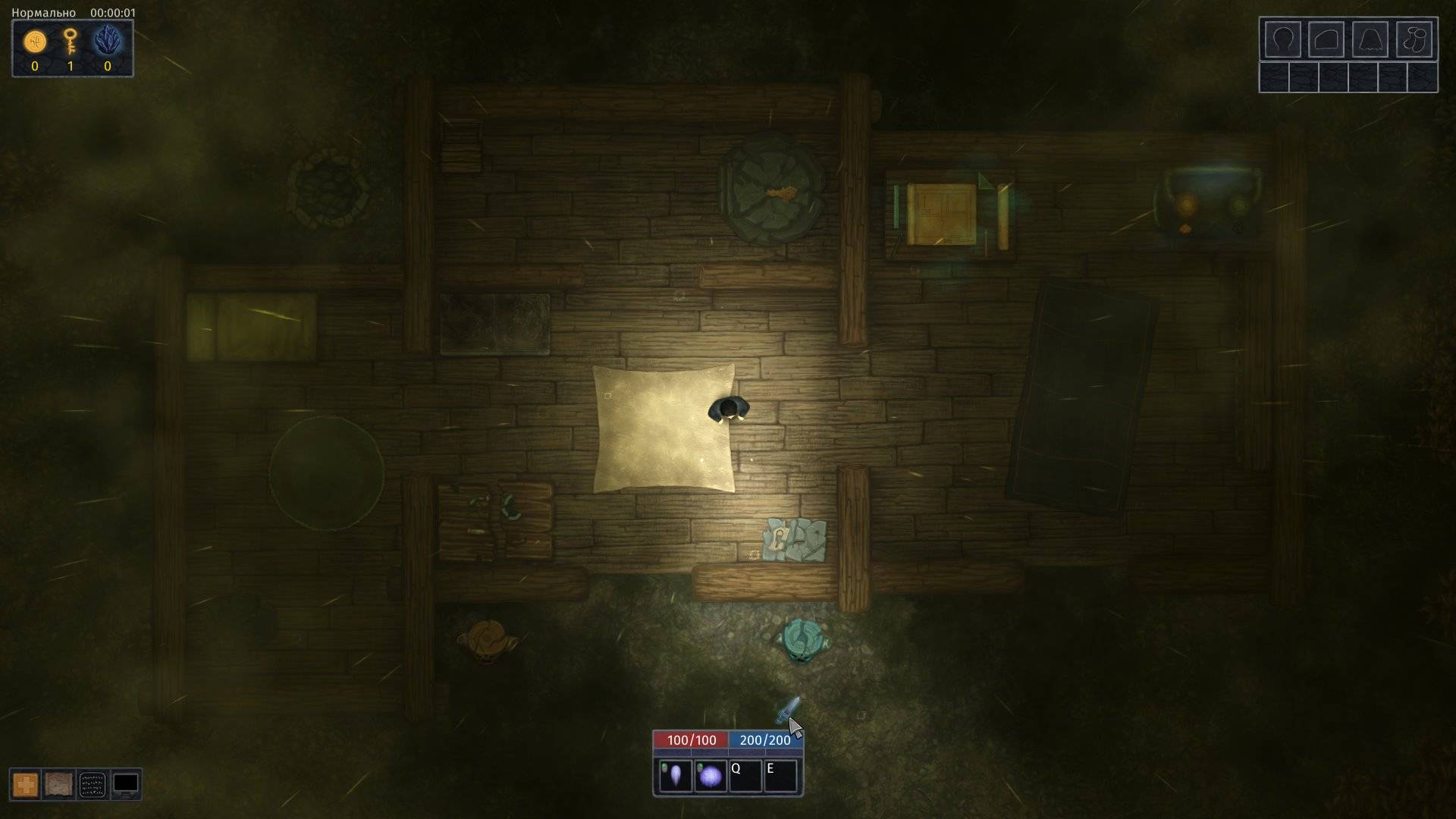This screenshot has width=1456, height=819.
Task: Click the orange cross icon
Action: (25, 784)
